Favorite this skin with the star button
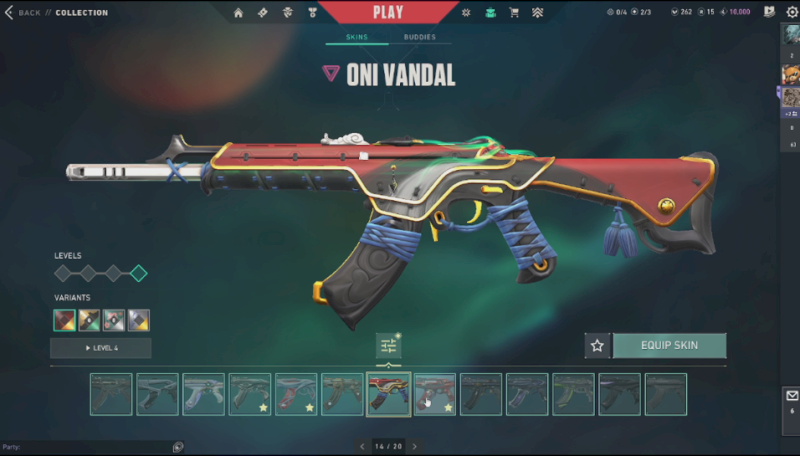This screenshot has height=456, width=800. (597, 345)
